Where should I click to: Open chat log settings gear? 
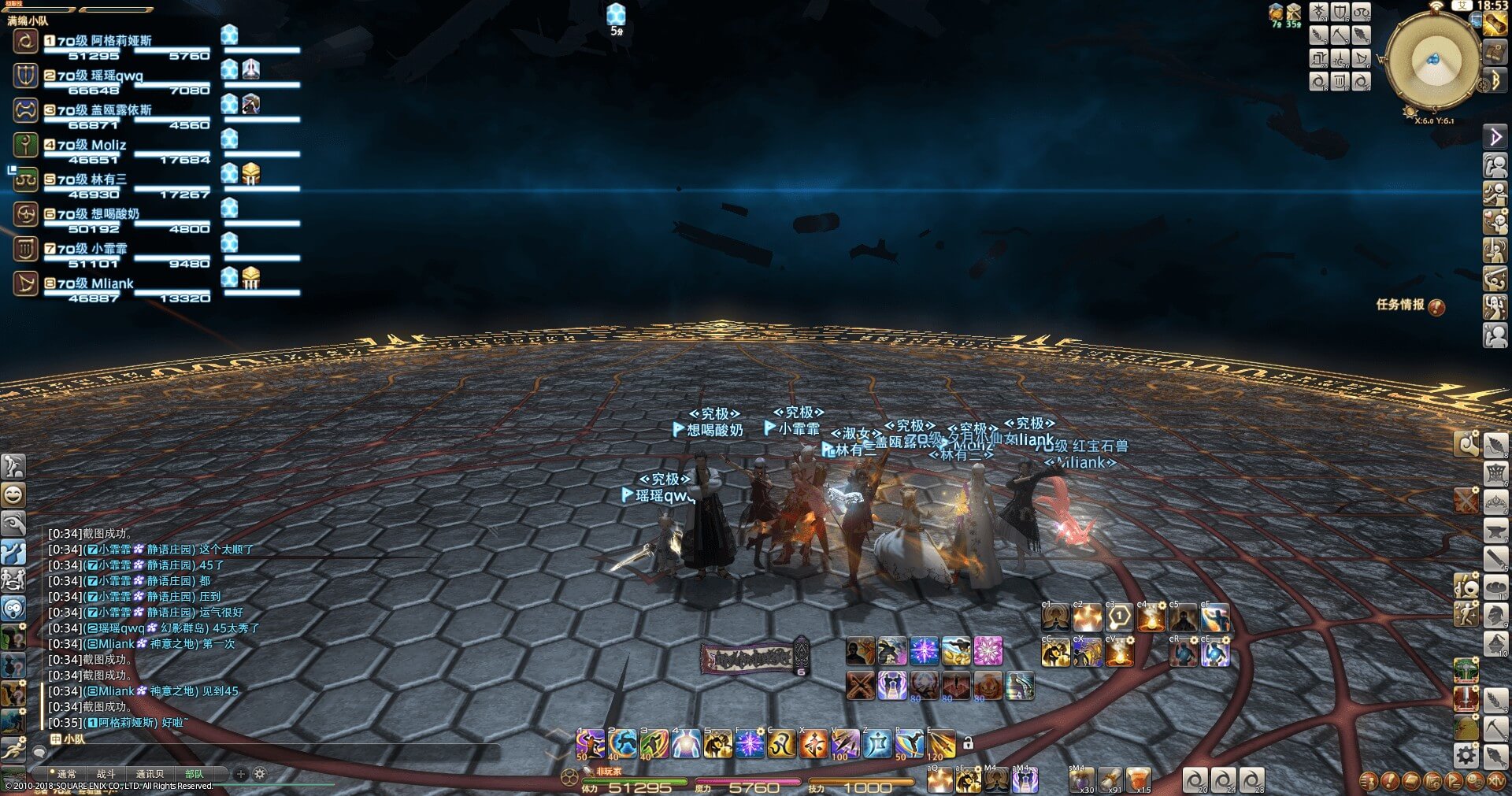click(x=260, y=774)
